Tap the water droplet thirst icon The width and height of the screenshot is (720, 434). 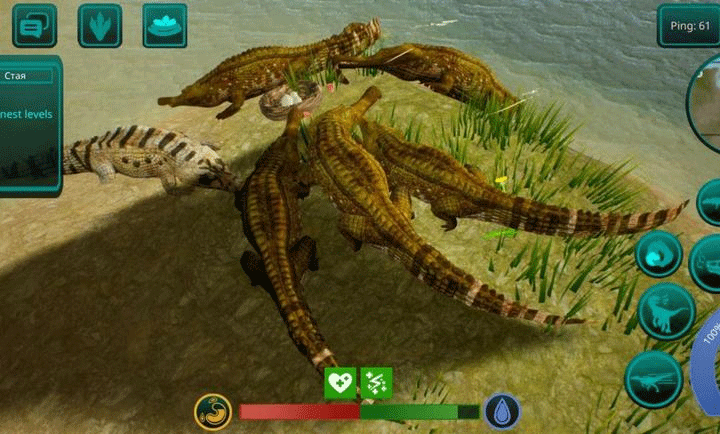tap(501, 411)
